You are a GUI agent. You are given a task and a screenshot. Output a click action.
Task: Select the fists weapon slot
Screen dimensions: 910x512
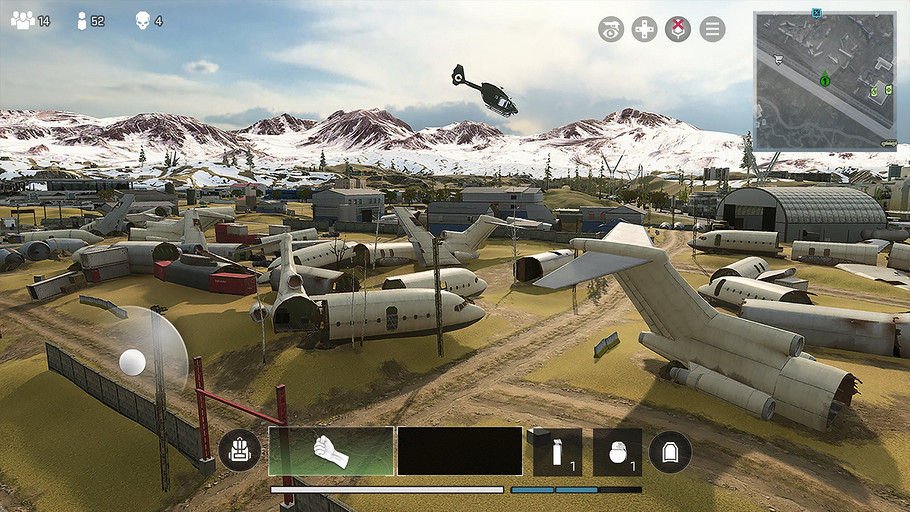[x=330, y=451]
